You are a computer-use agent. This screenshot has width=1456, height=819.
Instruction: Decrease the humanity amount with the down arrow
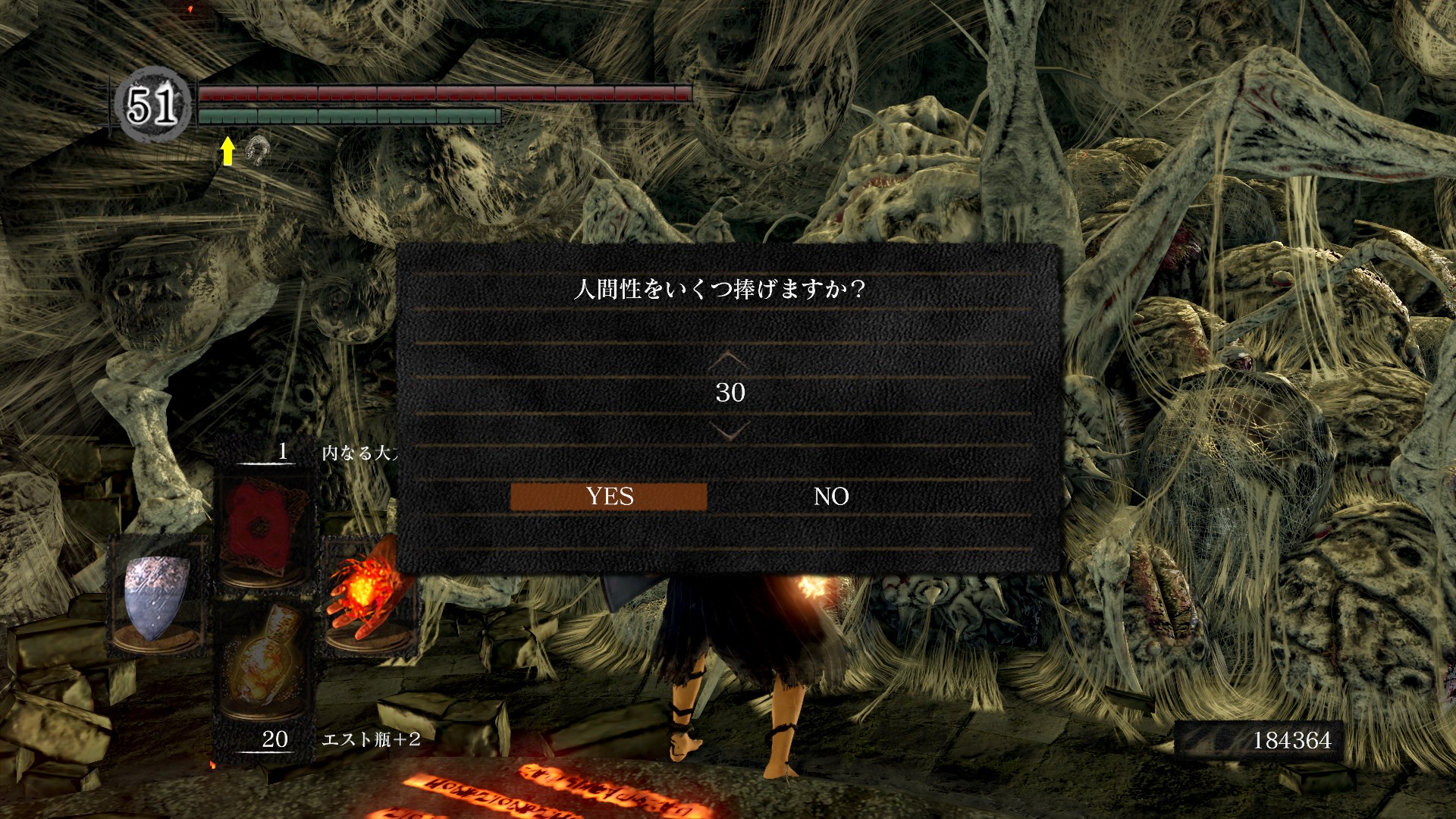tap(730, 431)
